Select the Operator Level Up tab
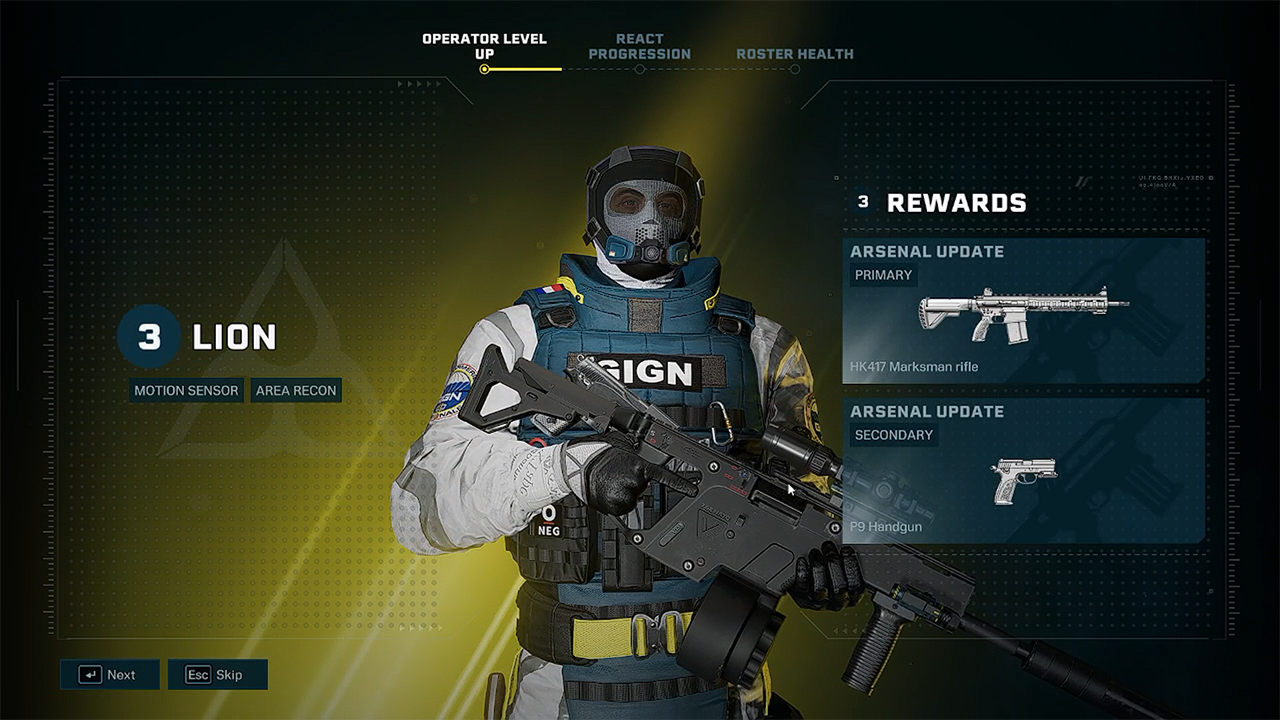 point(484,47)
